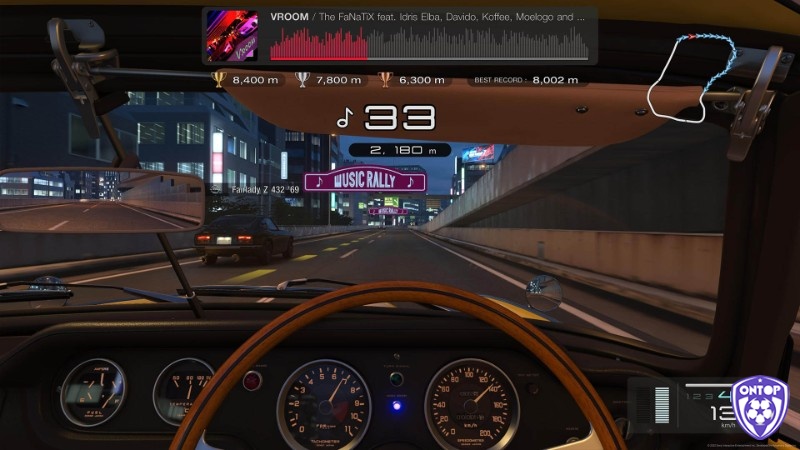Select the gold trophy distance target icon
This screenshot has width=800, height=450.
point(219,79)
